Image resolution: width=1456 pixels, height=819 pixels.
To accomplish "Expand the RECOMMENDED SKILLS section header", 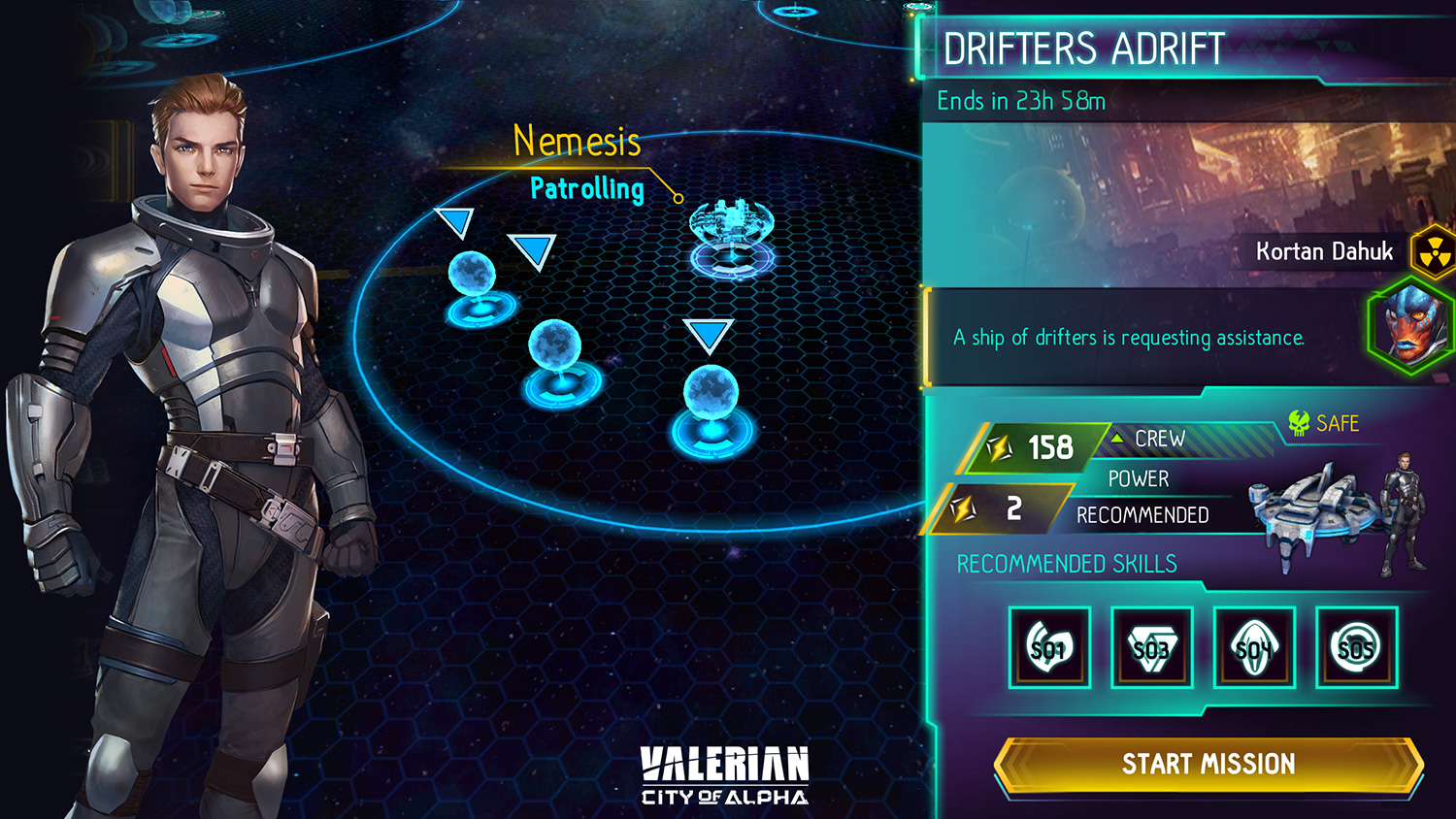I will coord(1066,563).
